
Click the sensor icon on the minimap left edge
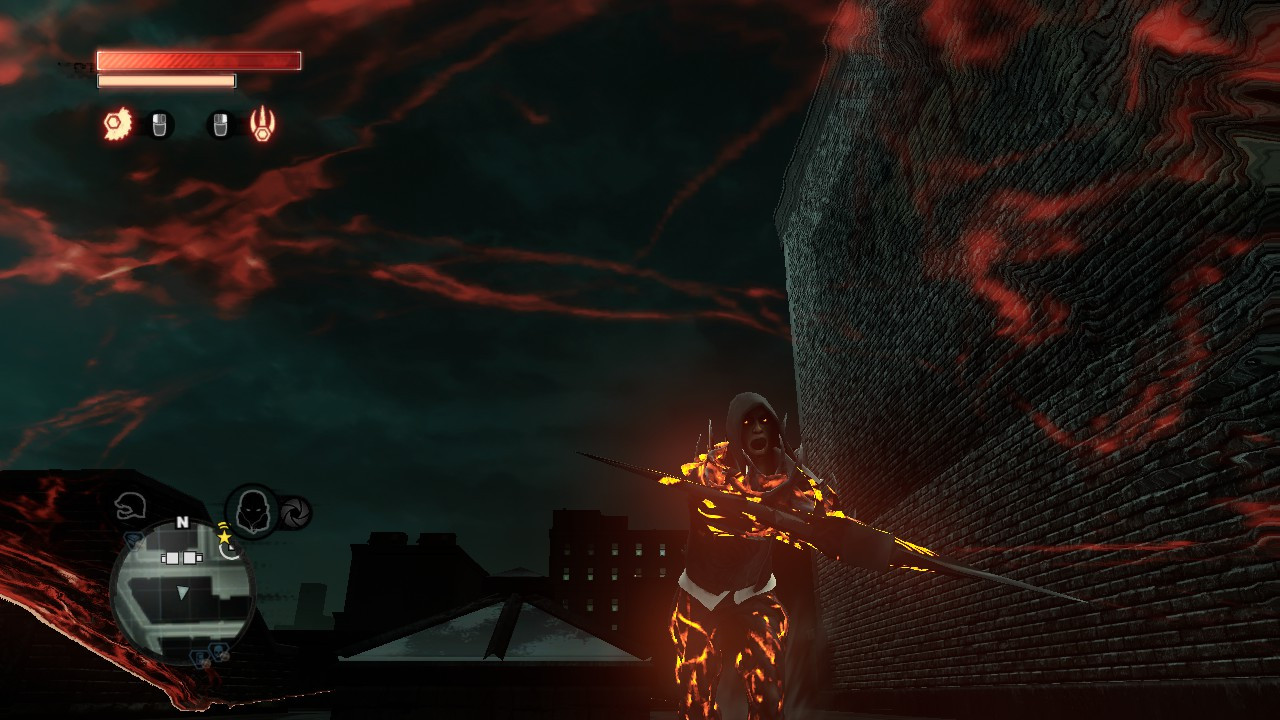click(x=134, y=541)
